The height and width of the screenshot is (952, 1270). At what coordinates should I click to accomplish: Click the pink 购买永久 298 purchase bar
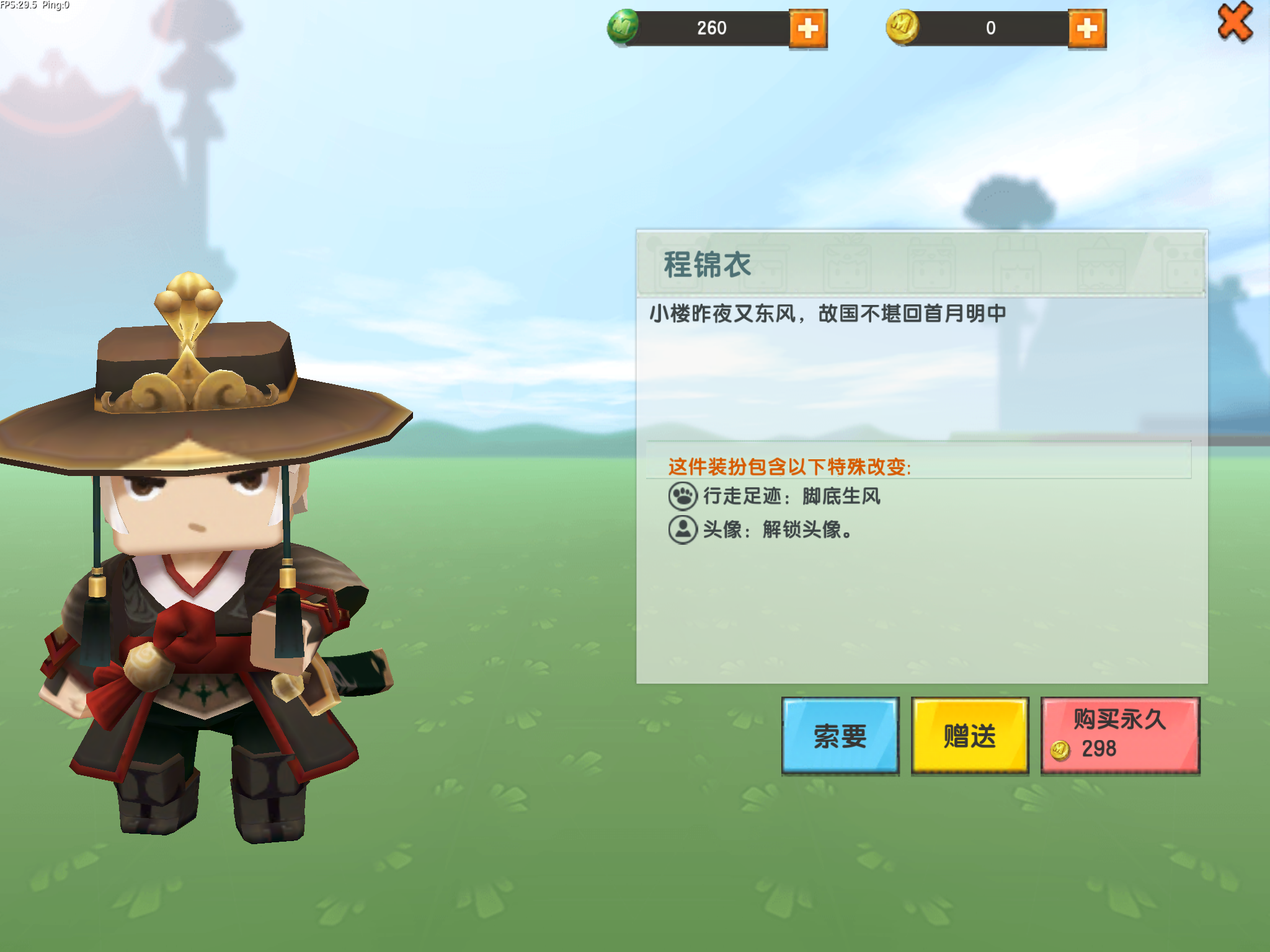point(1121,734)
